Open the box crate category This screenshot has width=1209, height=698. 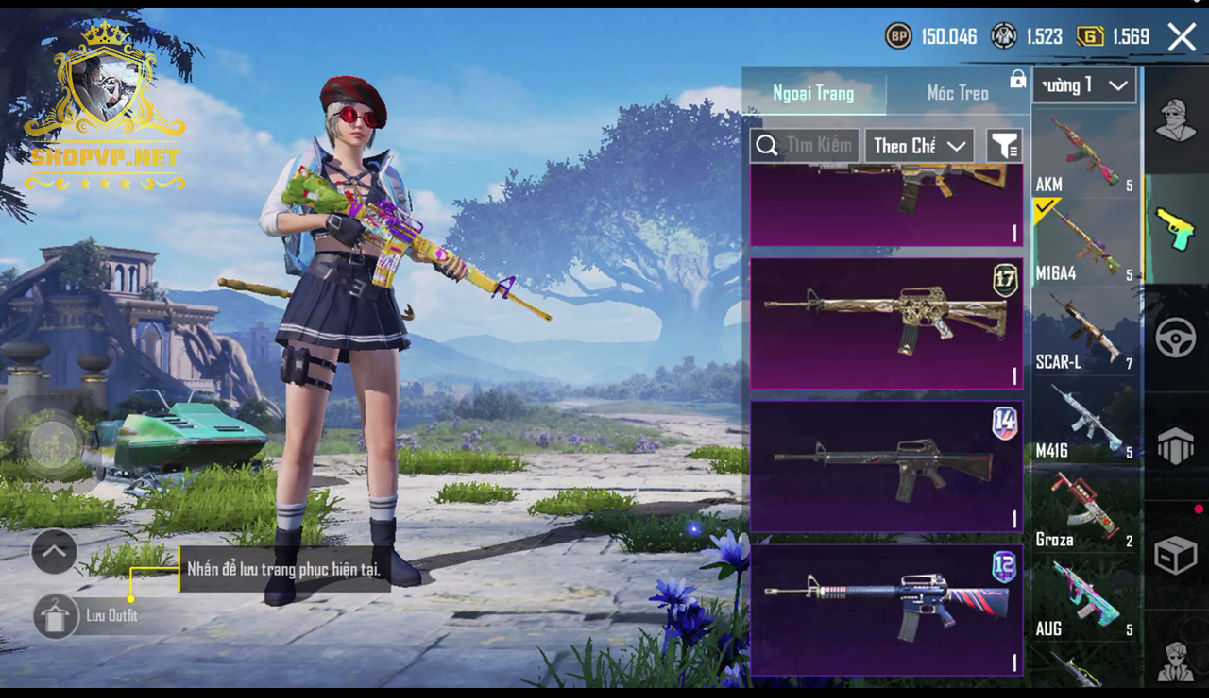(x=1175, y=555)
